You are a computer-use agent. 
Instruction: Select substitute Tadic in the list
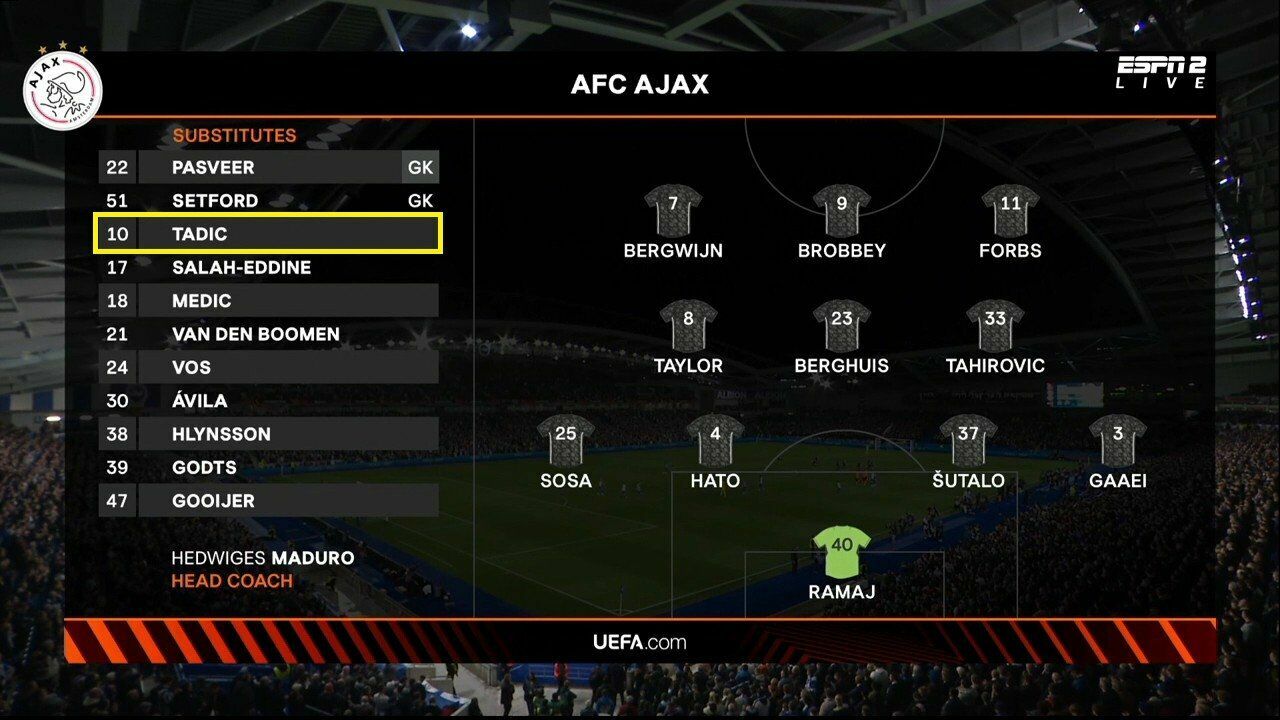[268, 234]
